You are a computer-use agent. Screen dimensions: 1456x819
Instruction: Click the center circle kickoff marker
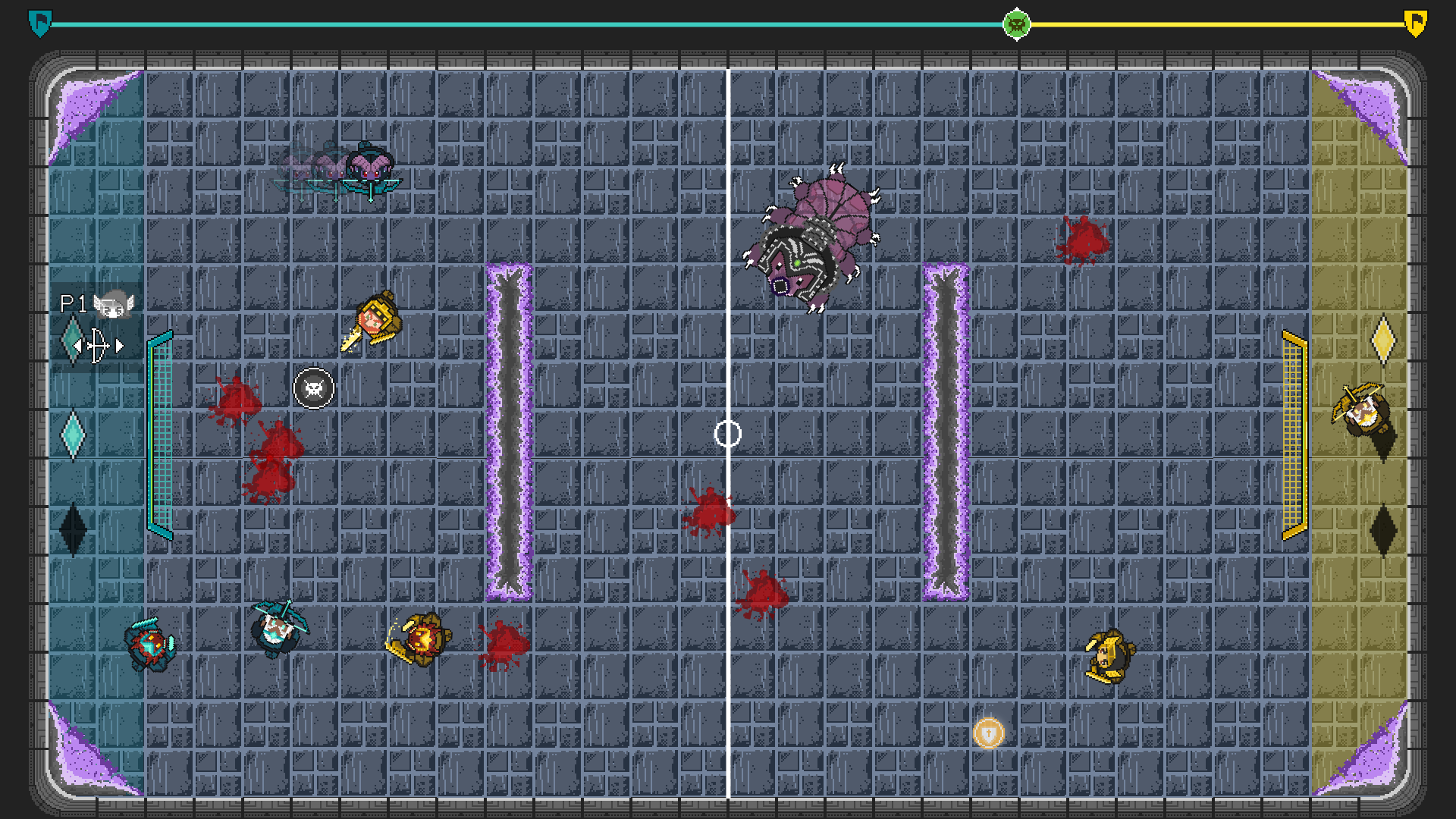(x=726, y=432)
